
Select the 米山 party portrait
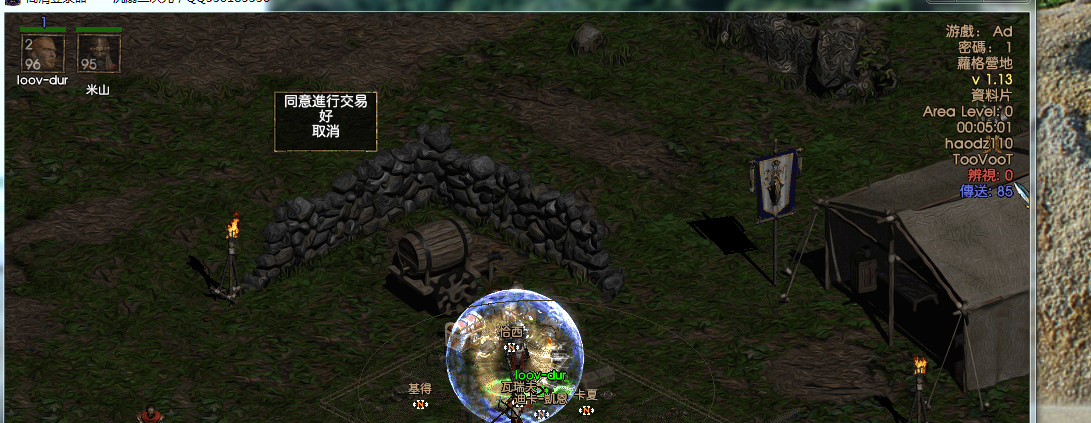[98, 53]
